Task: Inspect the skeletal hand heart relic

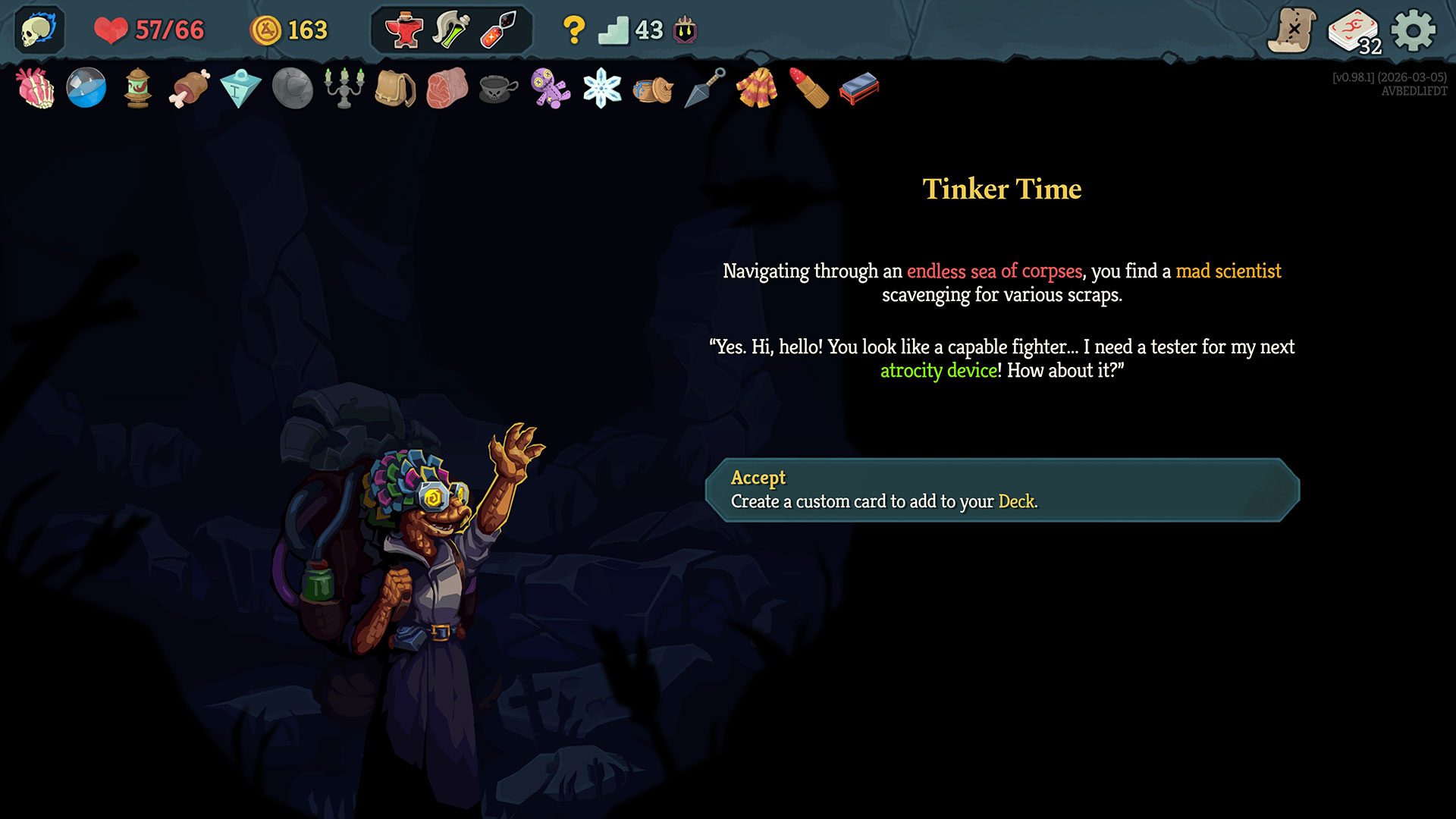Action: coord(36,89)
